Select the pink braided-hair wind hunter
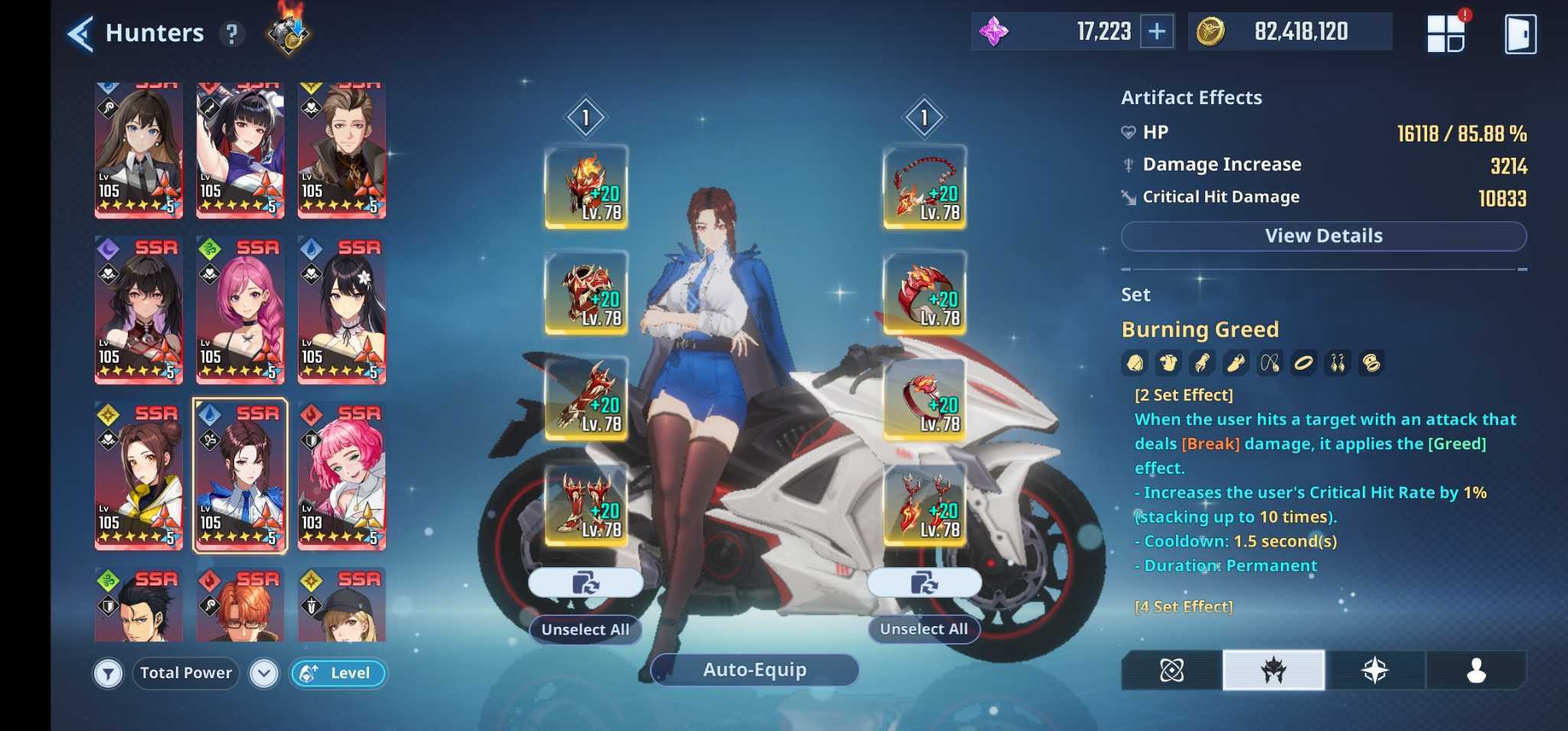 click(x=240, y=310)
